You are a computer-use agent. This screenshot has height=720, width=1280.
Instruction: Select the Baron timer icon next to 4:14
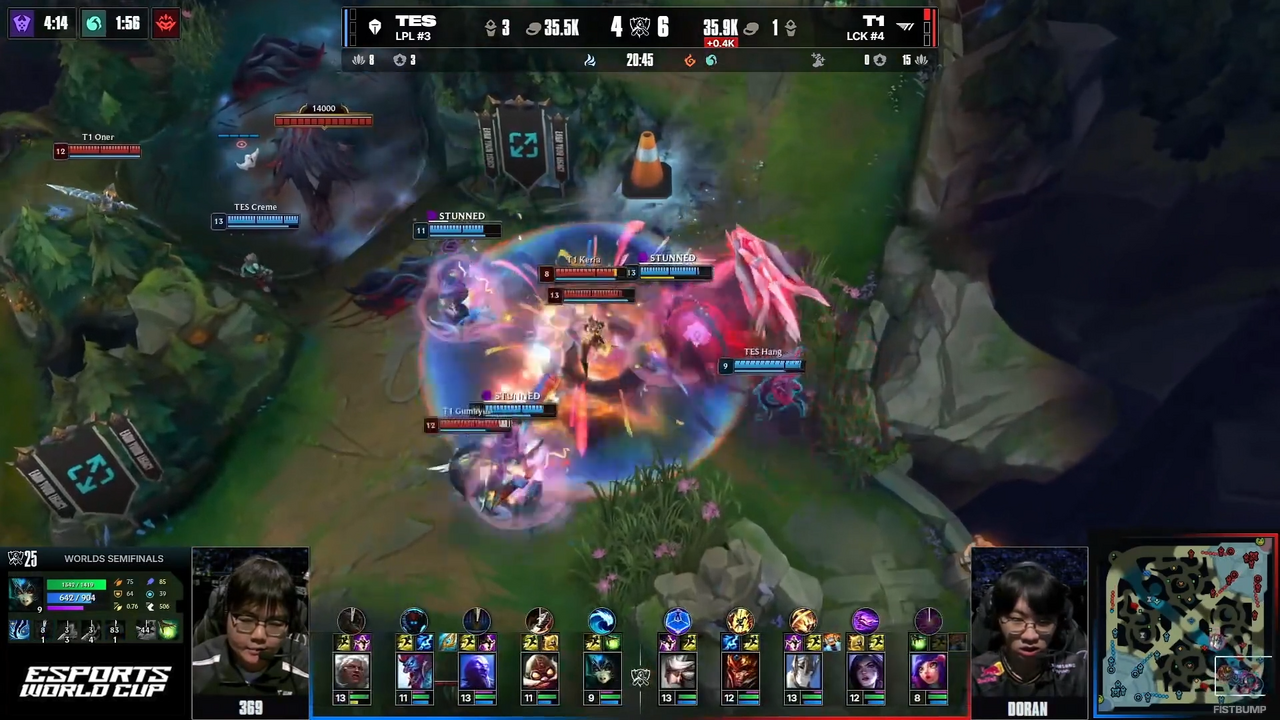[x=20, y=23]
